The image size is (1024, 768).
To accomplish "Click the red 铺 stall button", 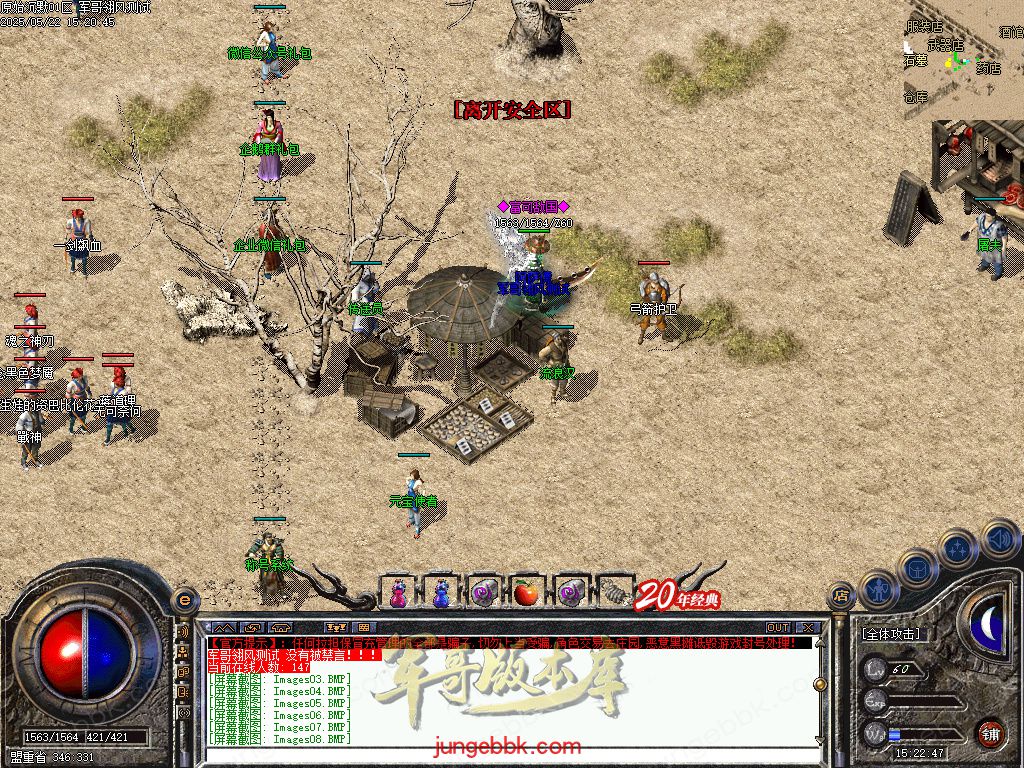I will tap(990, 733).
